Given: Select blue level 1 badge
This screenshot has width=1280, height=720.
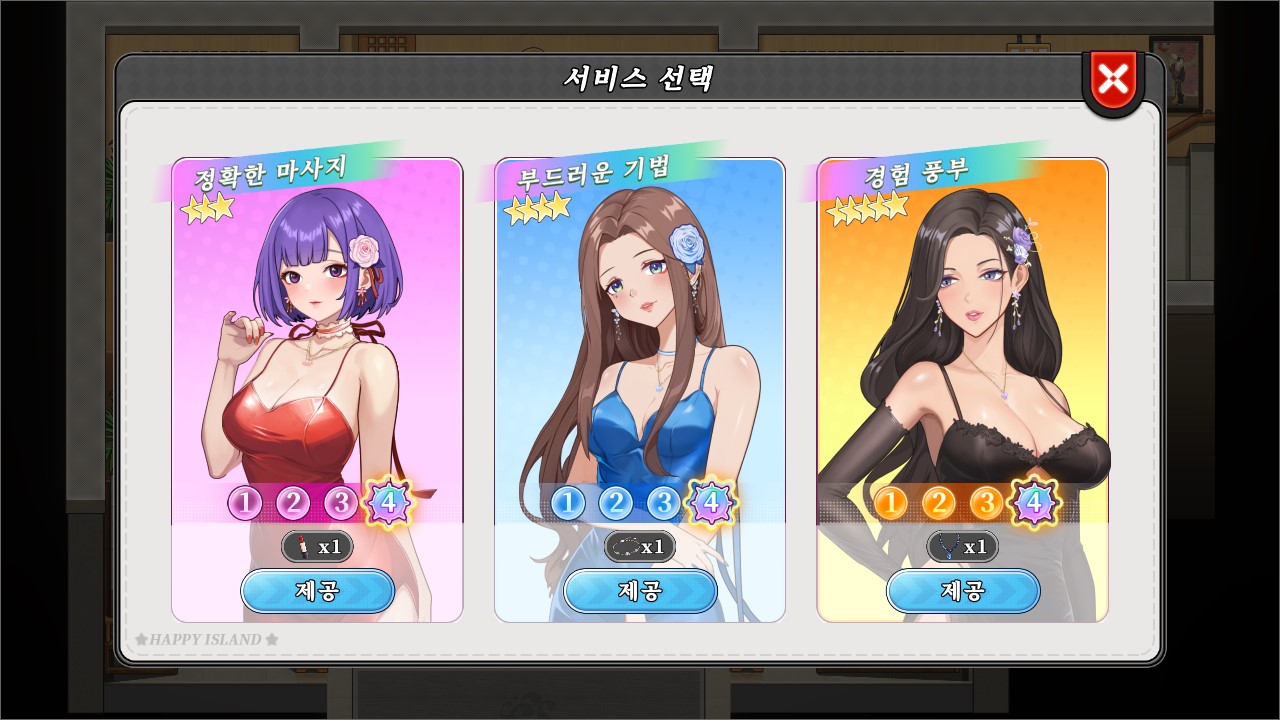Looking at the screenshot, I should coord(568,503).
